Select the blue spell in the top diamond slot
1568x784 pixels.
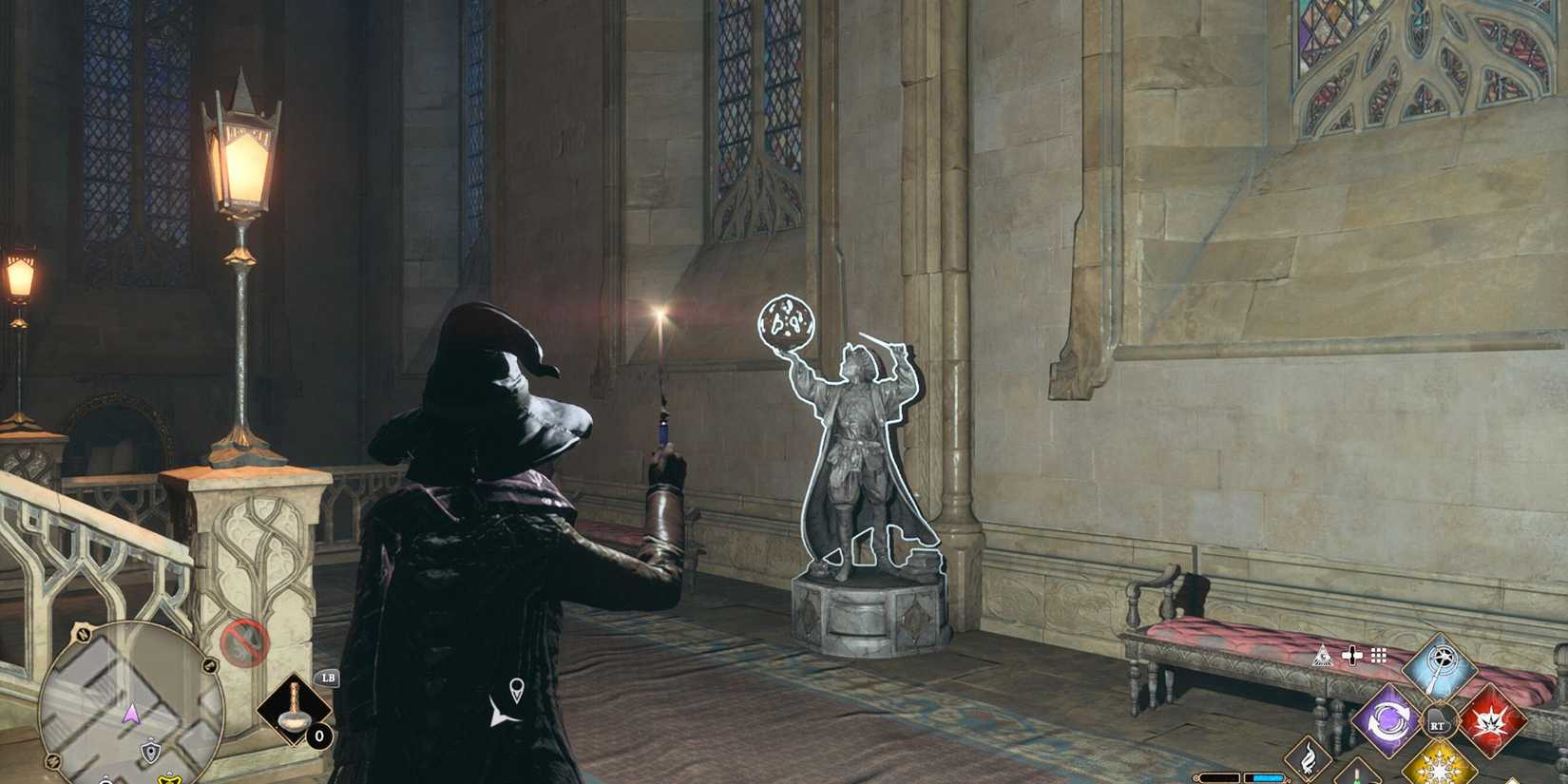[x=1440, y=663]
